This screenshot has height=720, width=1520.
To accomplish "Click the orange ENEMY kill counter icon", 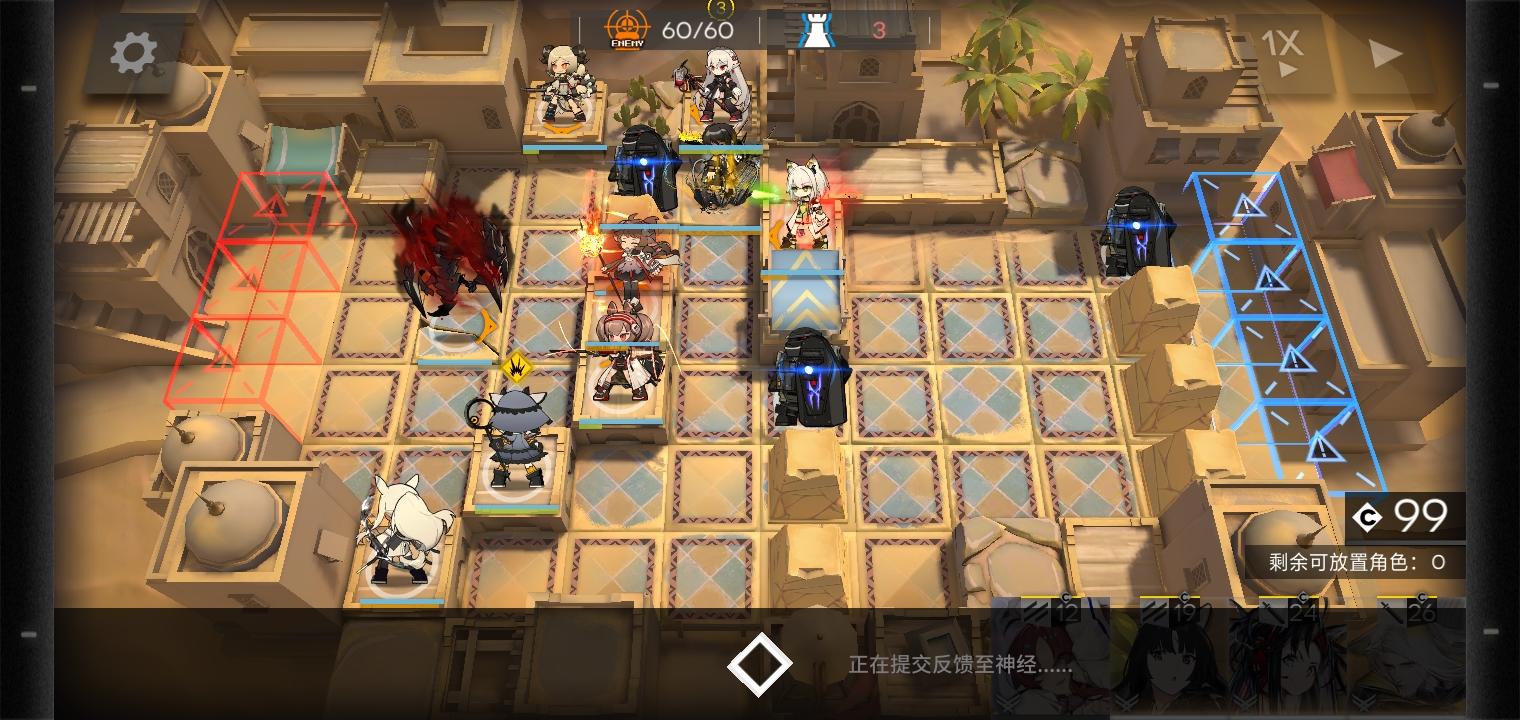I will 625,27.
